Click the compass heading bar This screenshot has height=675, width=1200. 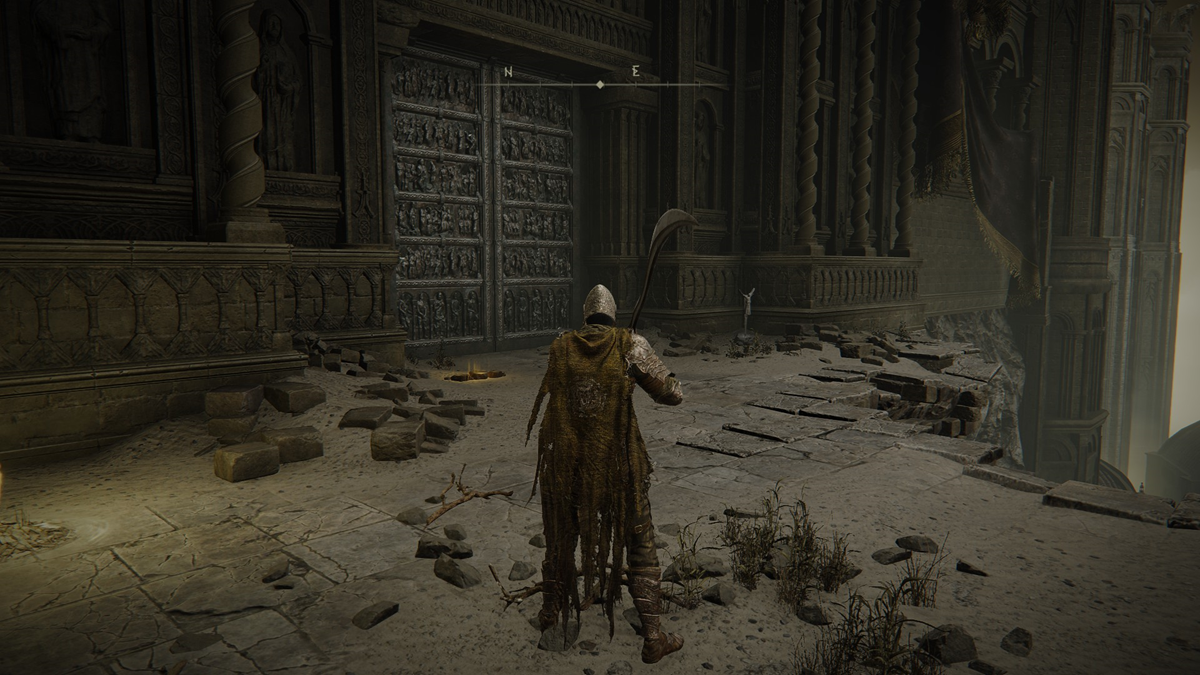pos(599,83)
